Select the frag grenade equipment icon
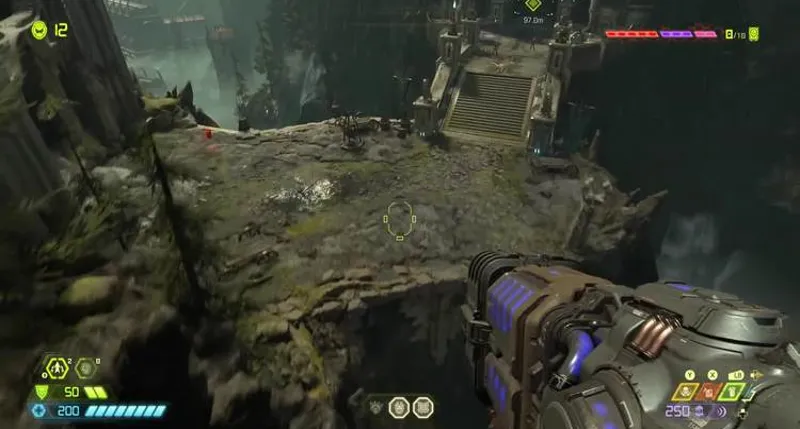Viewport: 800px width, 429px height. [x=56, y=368]
